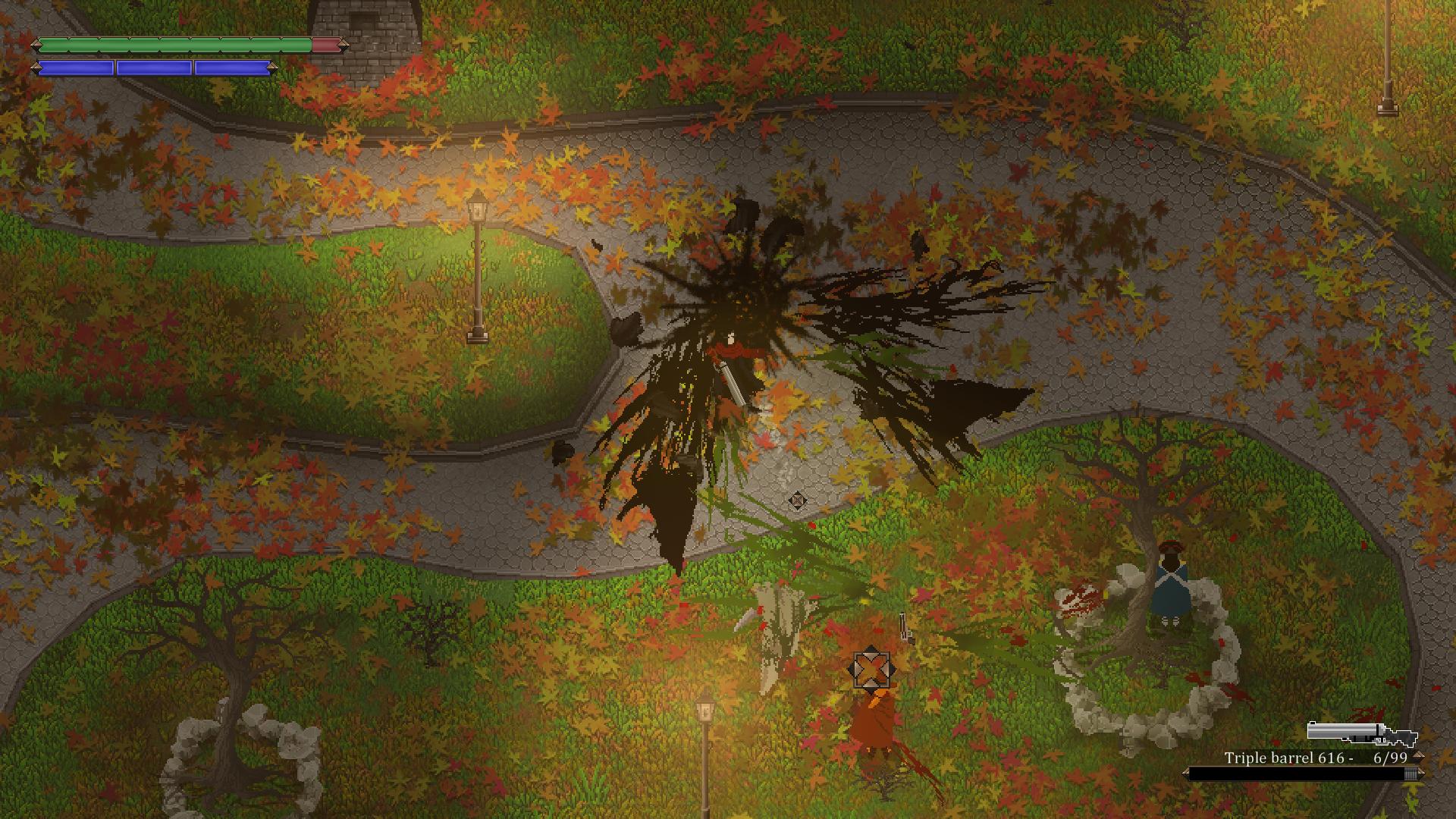Expand the arrow beside the 6/99 counter

[1418, 757]
